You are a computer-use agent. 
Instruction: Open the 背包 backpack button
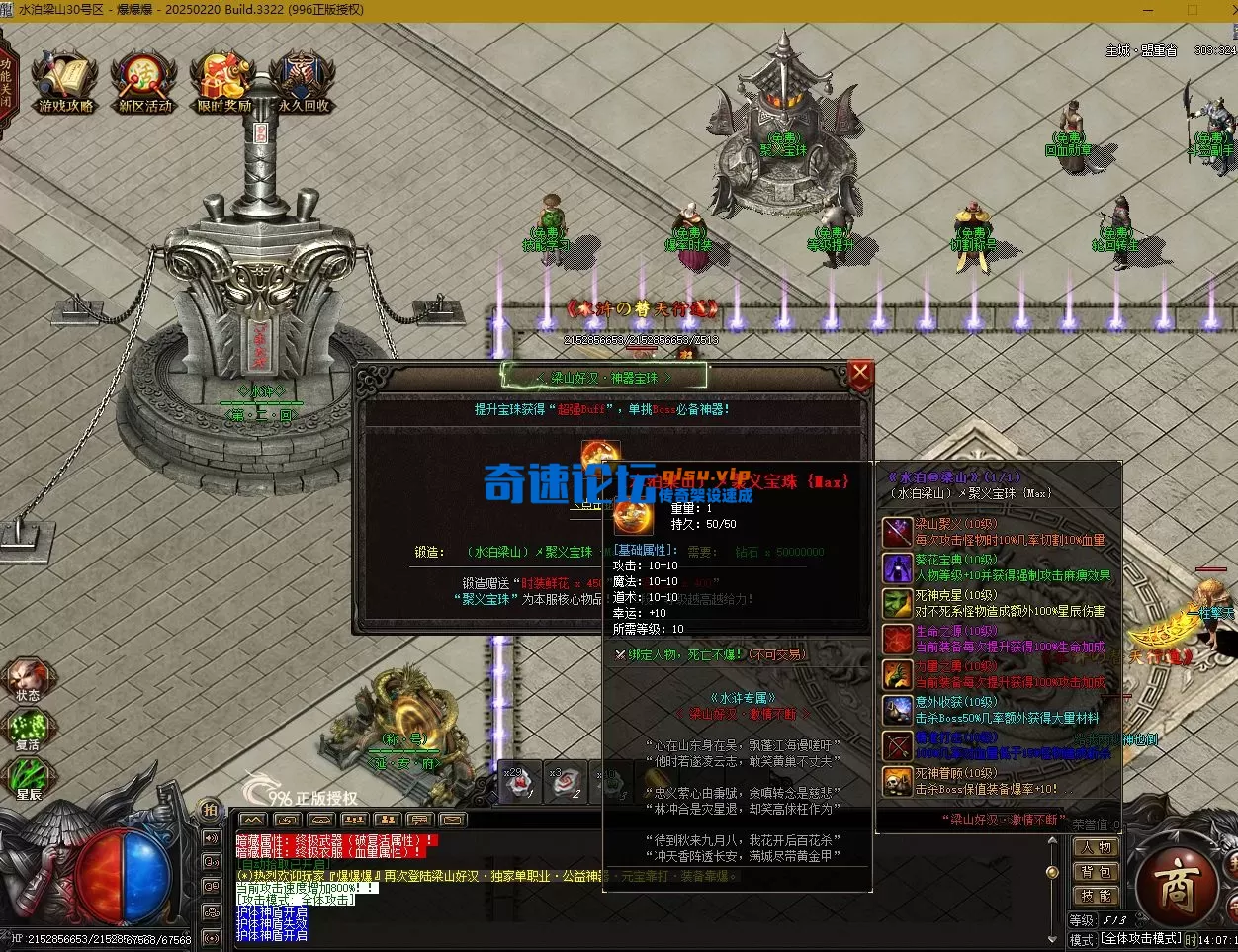pyautogui.click(x=1097, y=872)
